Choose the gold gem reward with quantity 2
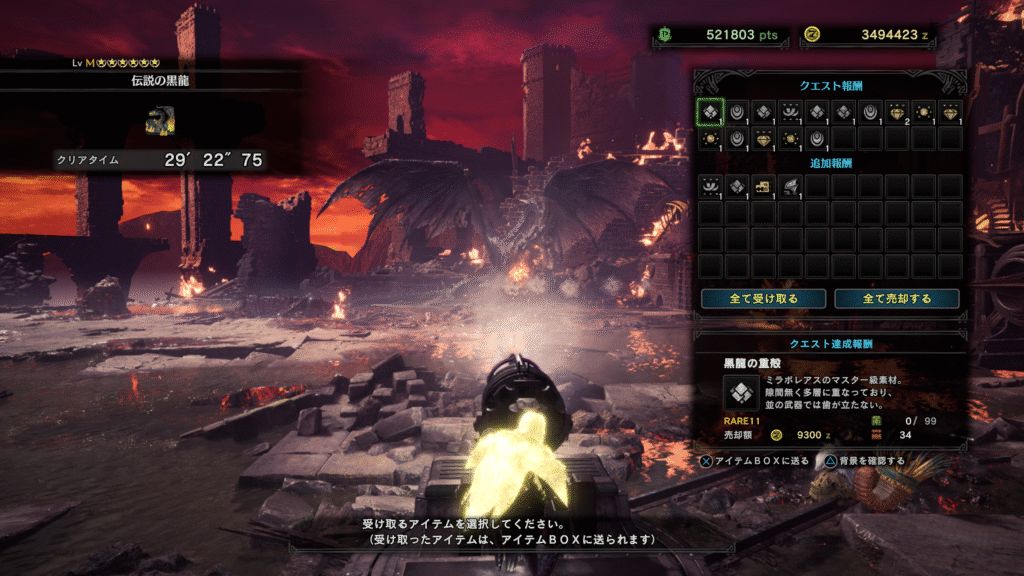Image resolution: width=1024 pixels, height=576 pixels. pyautogui.click(x=896, y=112)
